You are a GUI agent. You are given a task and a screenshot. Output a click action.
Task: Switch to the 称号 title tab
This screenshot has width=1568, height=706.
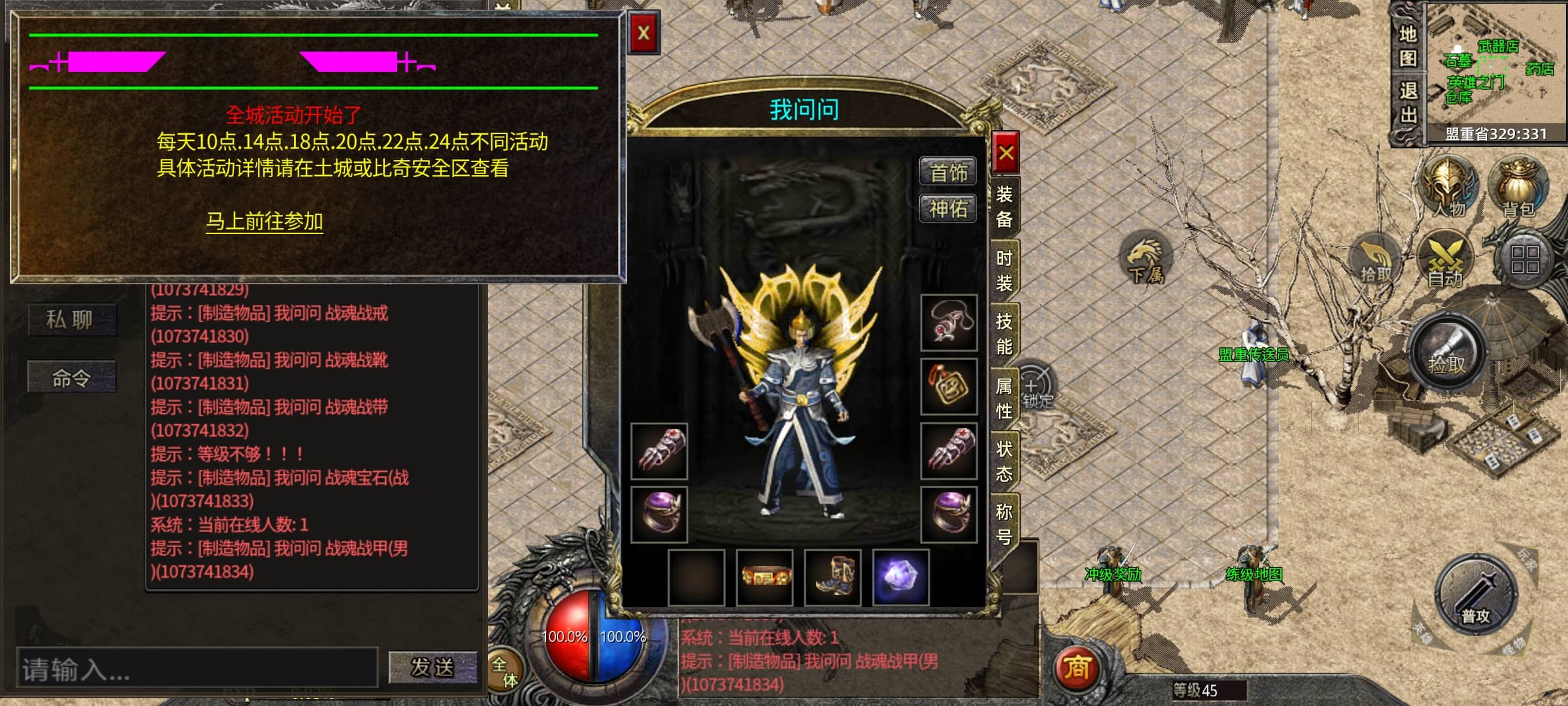[x=1004, y=524]
